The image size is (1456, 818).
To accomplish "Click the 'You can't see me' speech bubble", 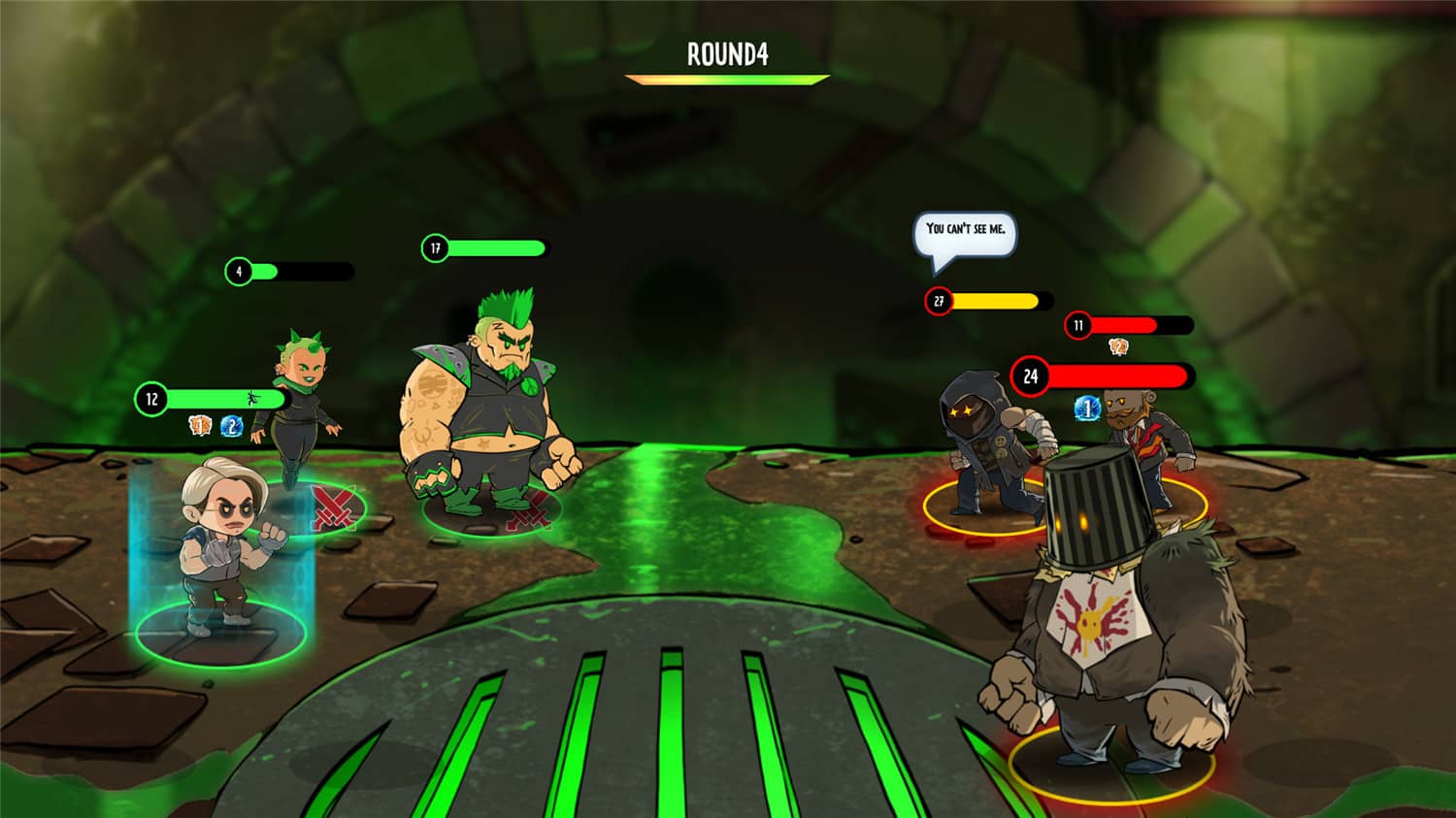I will coord(968,233).
